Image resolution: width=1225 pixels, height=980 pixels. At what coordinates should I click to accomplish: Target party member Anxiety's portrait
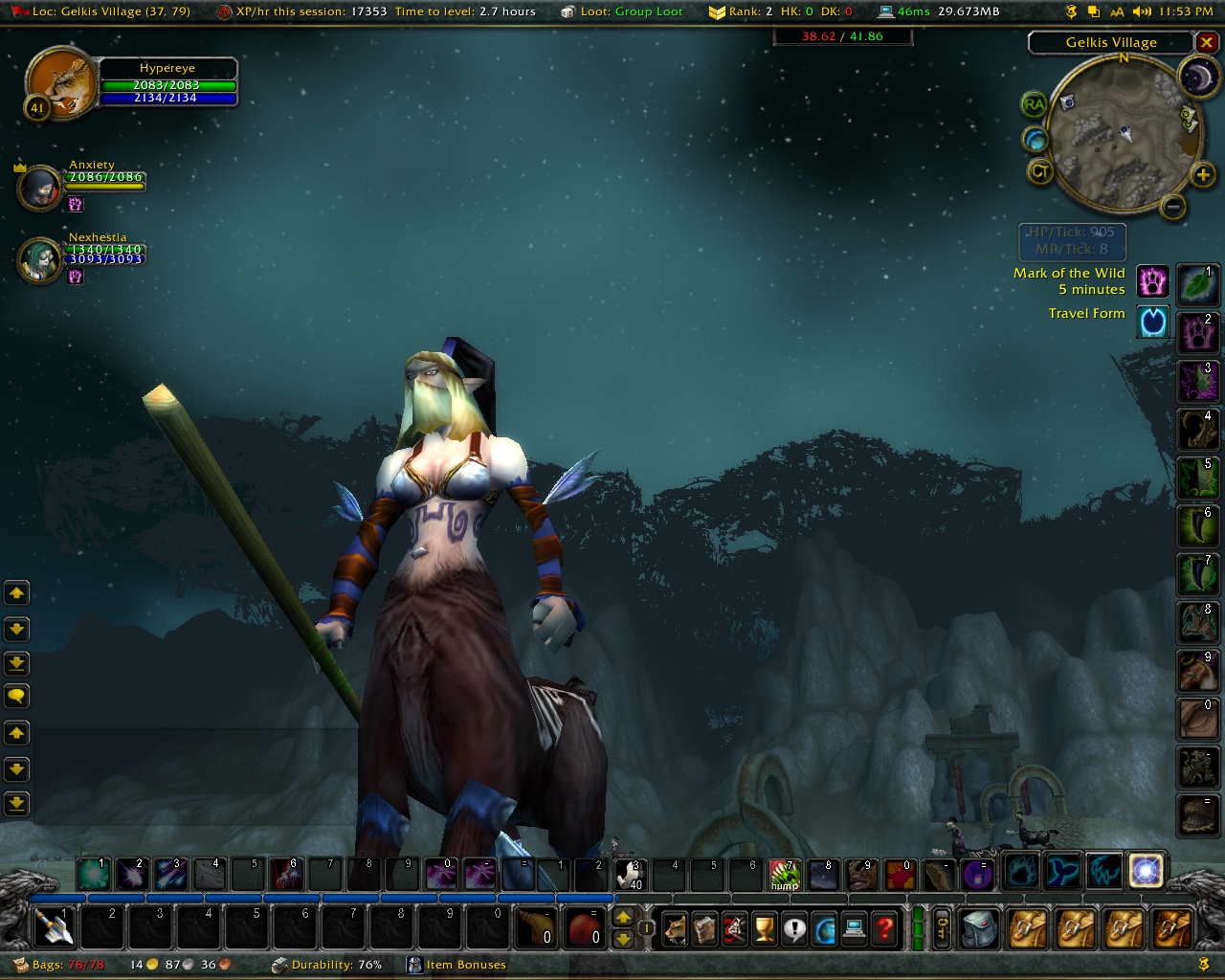pos(40,187)
